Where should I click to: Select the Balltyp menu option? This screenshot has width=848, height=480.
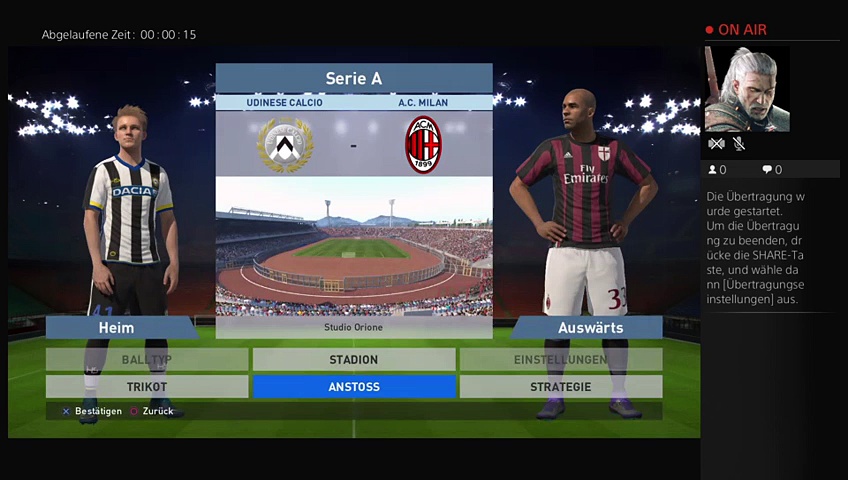147,360
